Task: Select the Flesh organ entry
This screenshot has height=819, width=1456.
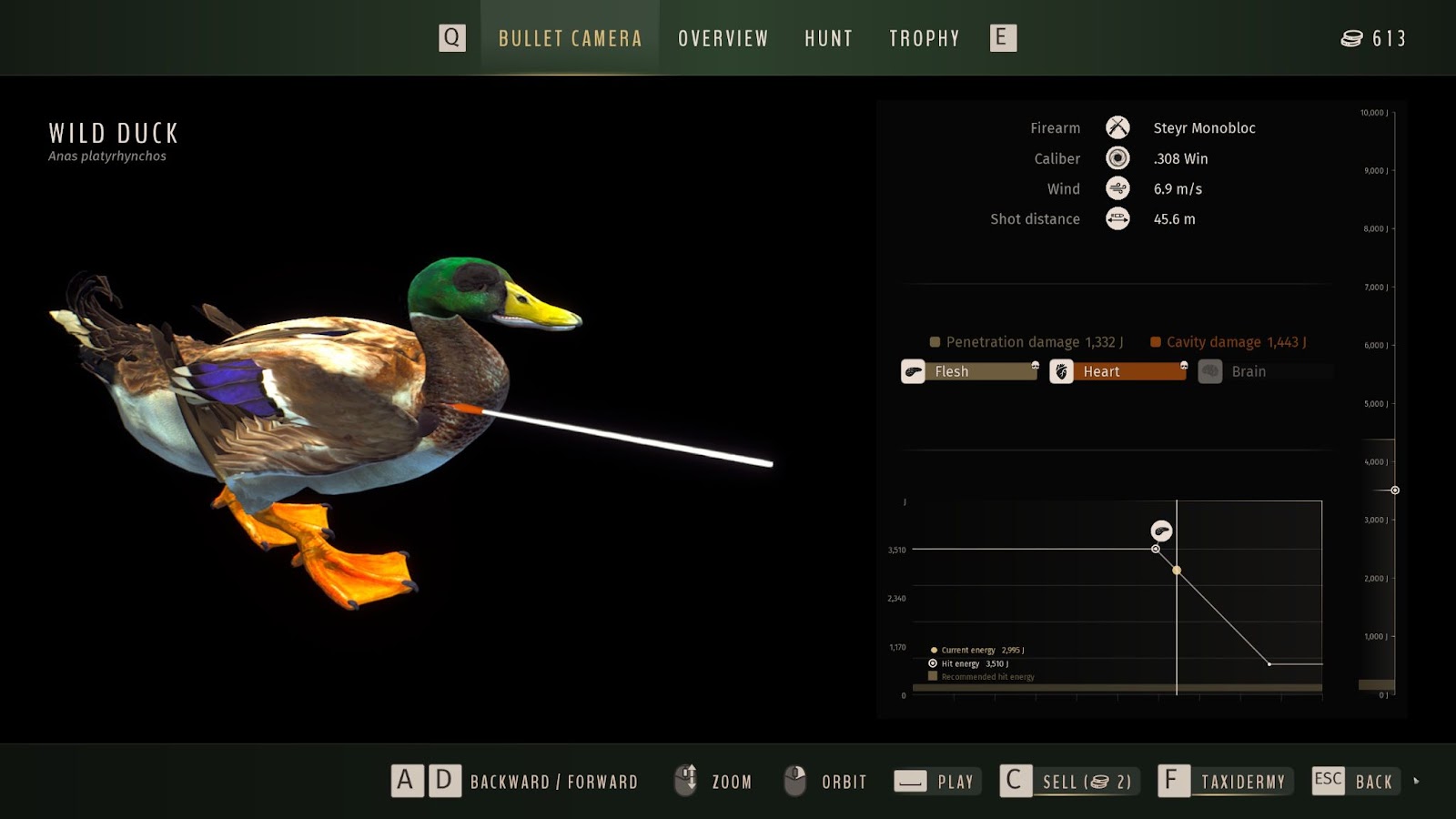Action: tap(970, 371)
